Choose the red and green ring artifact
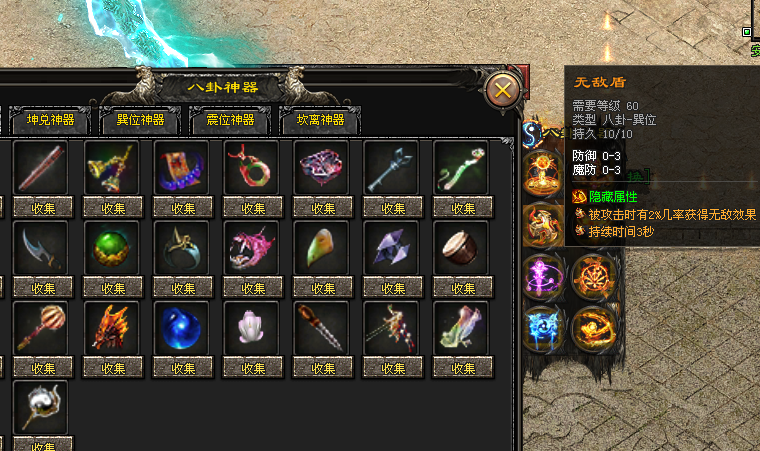 coord(251,167)
